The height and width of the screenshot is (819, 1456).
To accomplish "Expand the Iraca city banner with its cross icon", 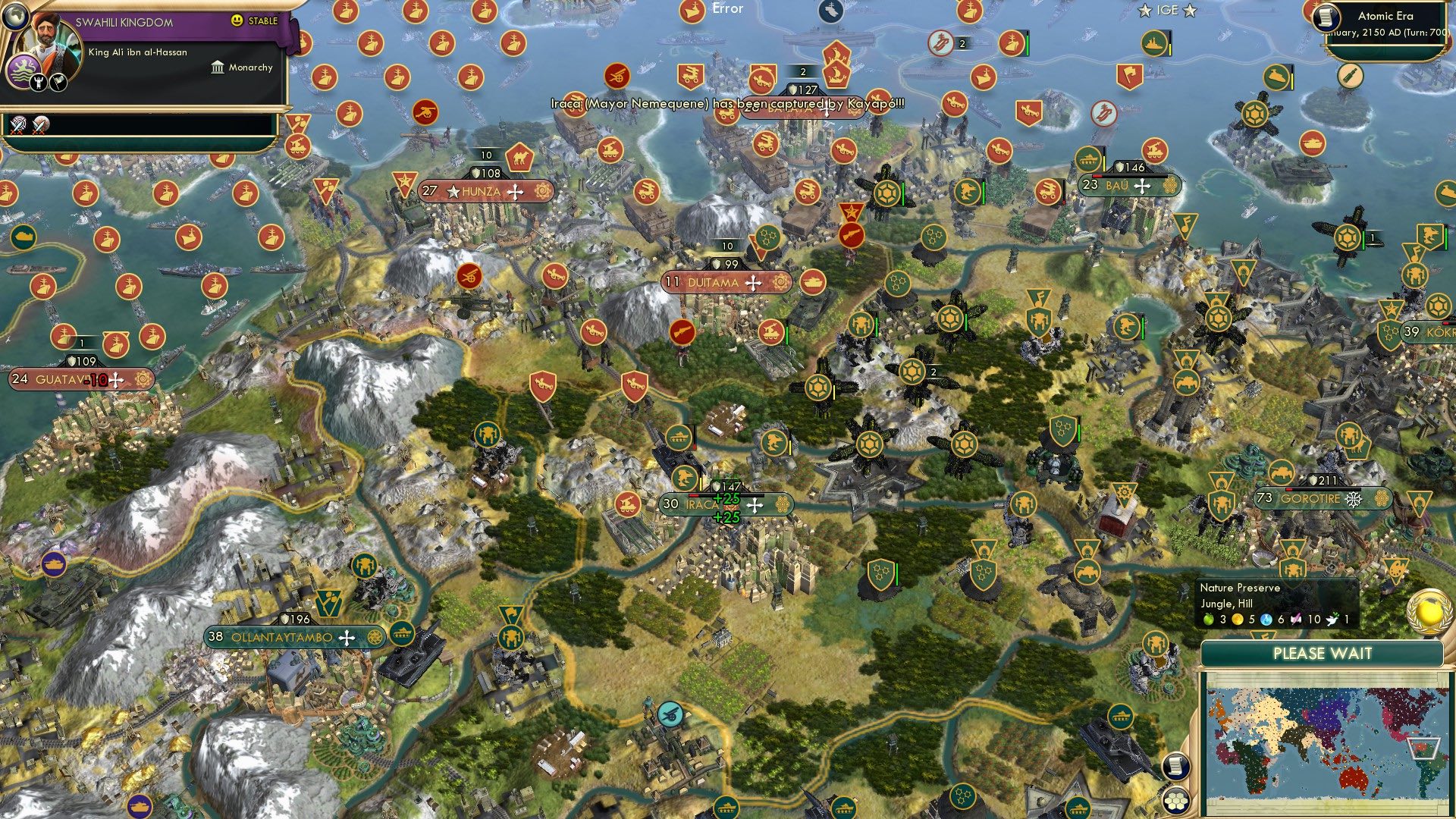I will point(755,504).
